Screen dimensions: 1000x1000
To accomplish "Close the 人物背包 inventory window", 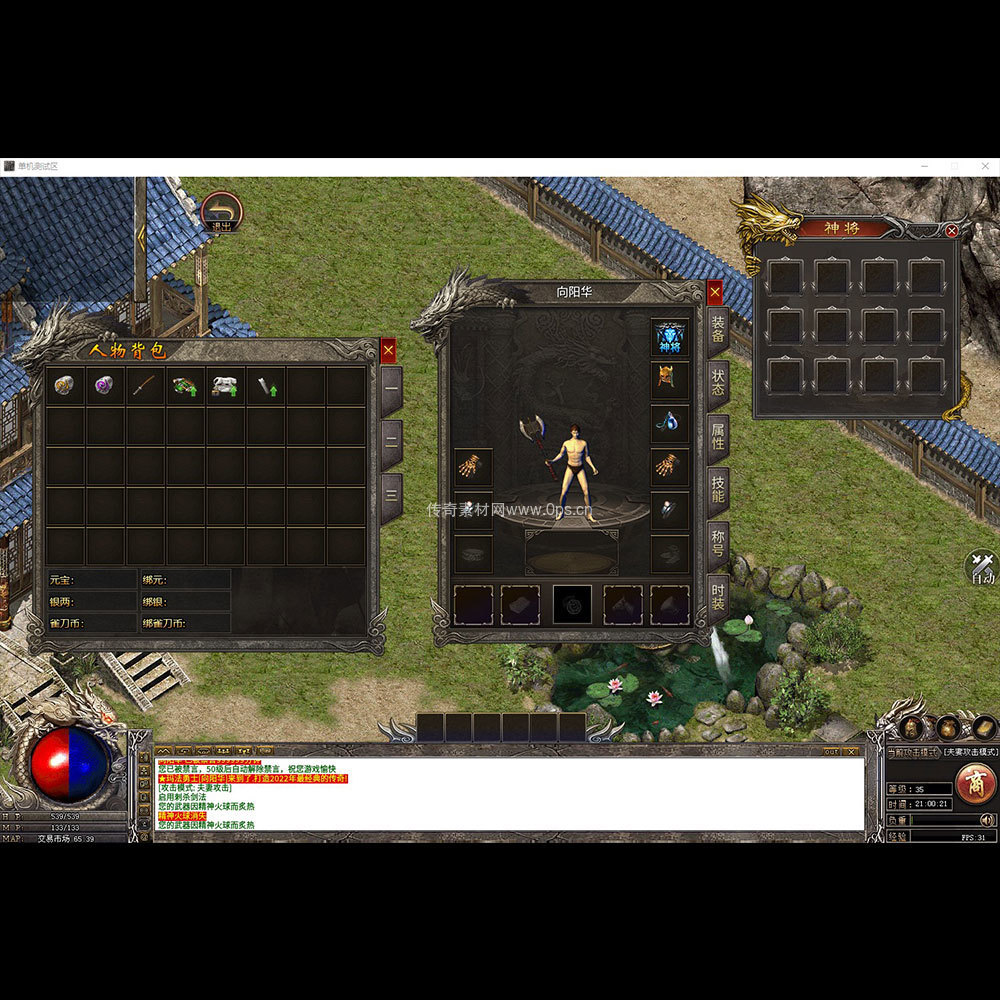I will pyautogui.click(x=388, y=350).
